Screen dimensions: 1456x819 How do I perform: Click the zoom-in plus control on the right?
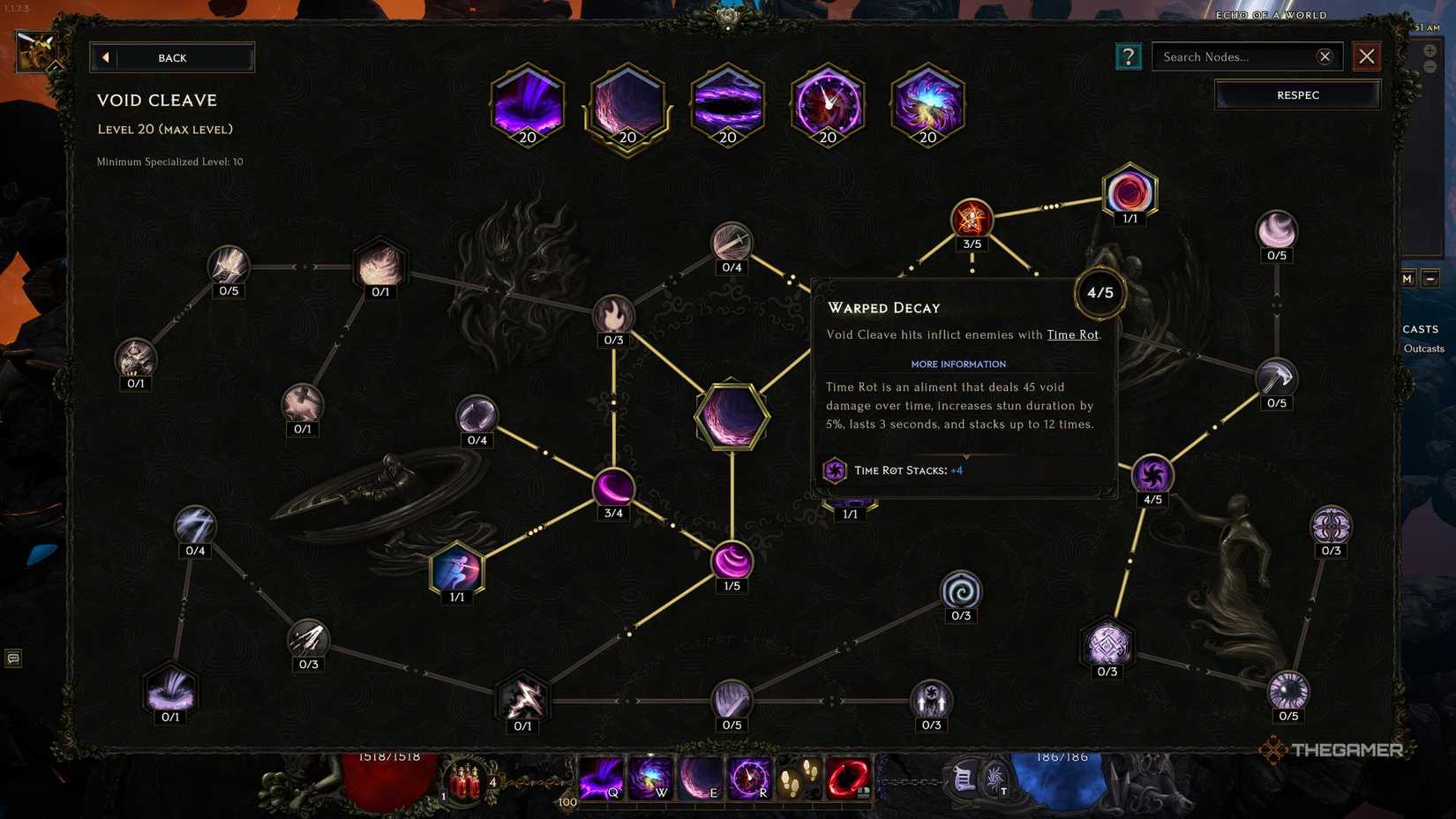pos(1430,51)
